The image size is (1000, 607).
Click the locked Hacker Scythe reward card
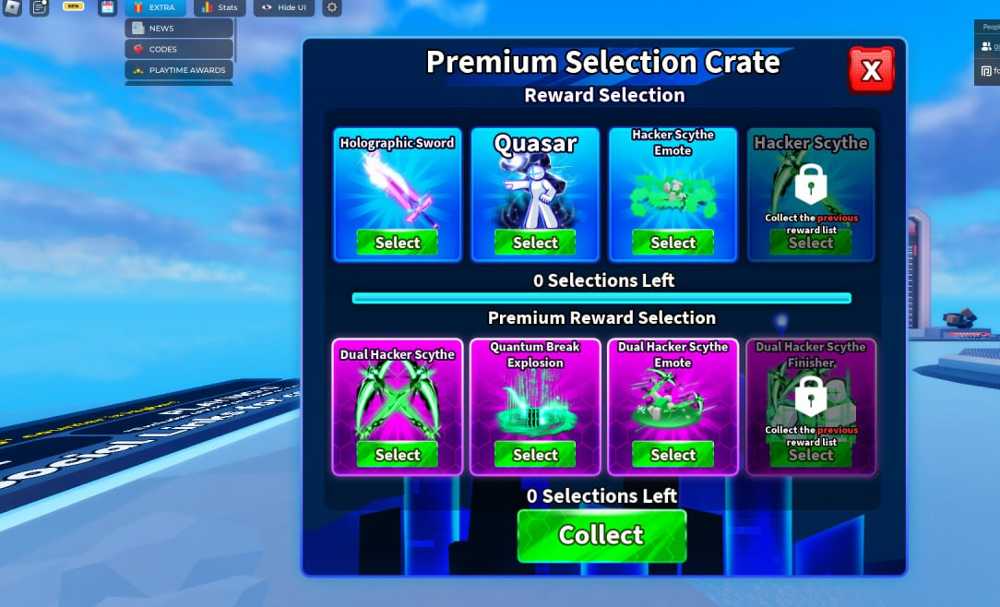pyautogui.click(x=810, y=195)
